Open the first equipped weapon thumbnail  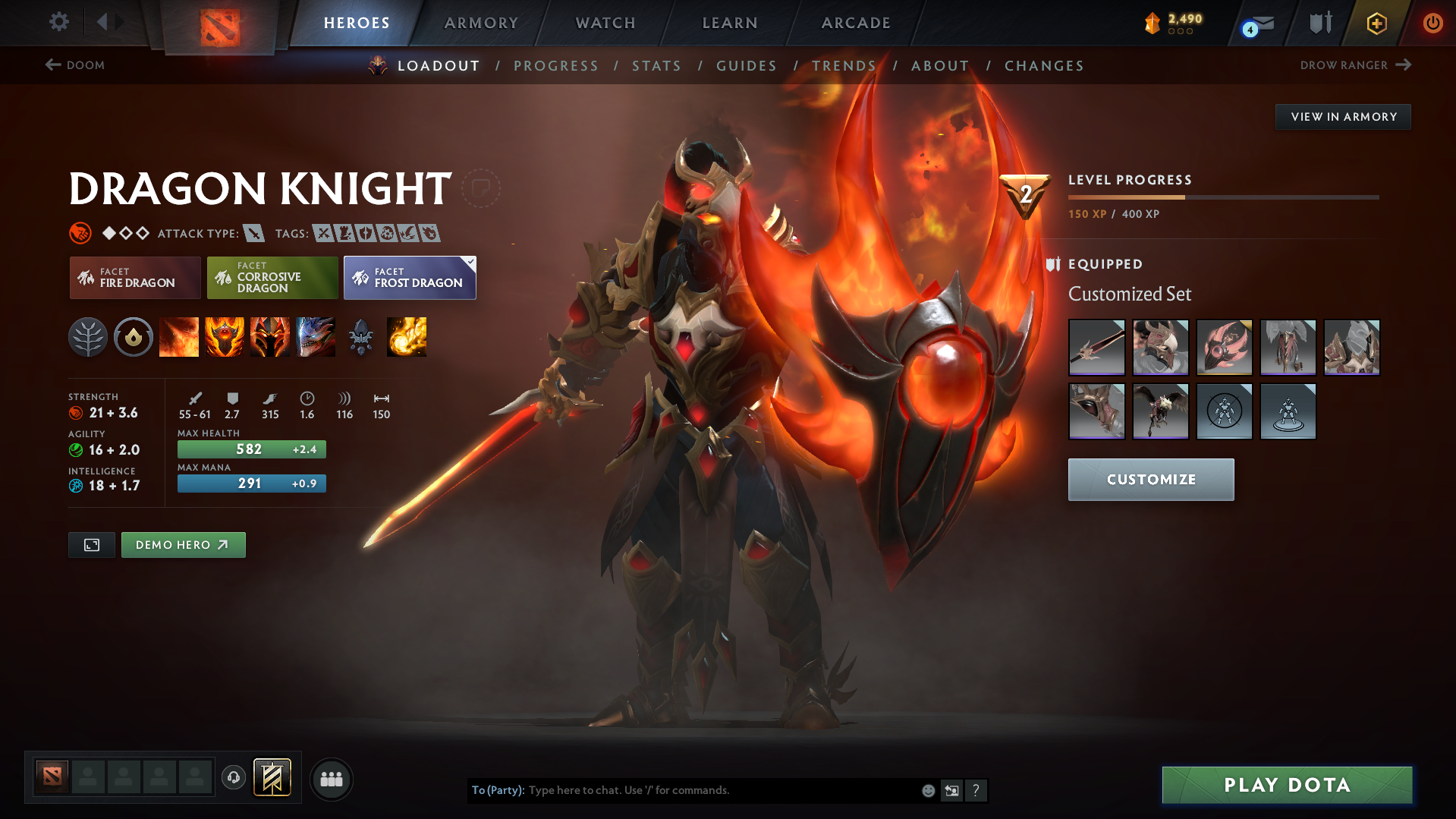pos(1096,348)
